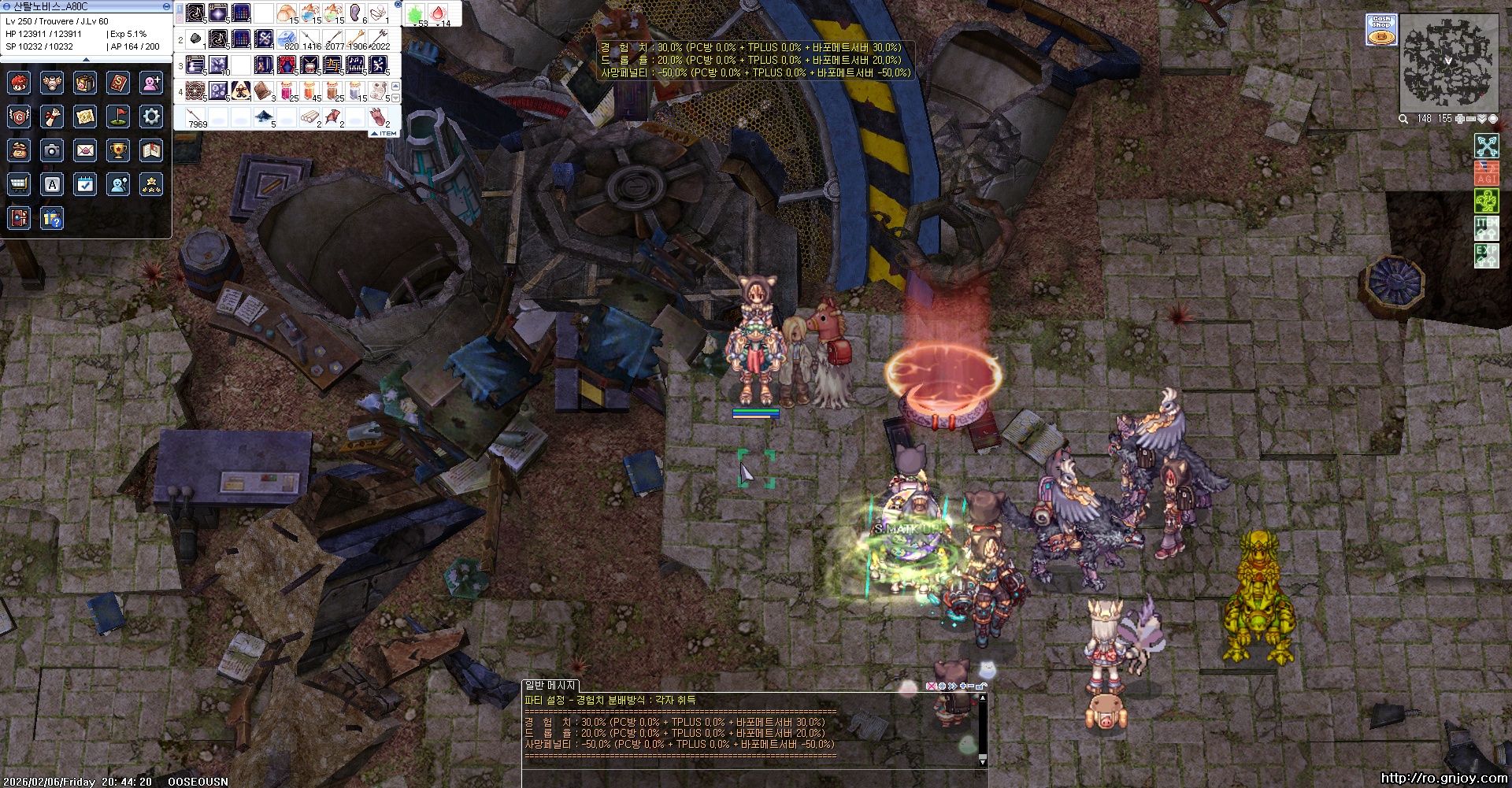Zoom out the minimap with minus button
Viewport: 1512px width, 788px height.
tap(1470, 119)
